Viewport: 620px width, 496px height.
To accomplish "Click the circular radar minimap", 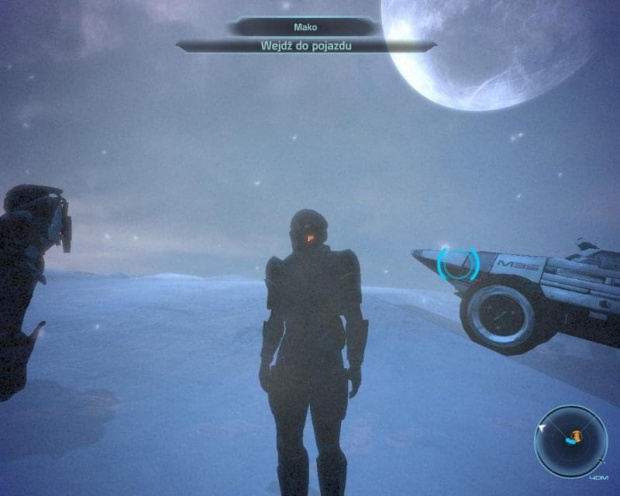I will pyautogui.click(x=570, y=439).
